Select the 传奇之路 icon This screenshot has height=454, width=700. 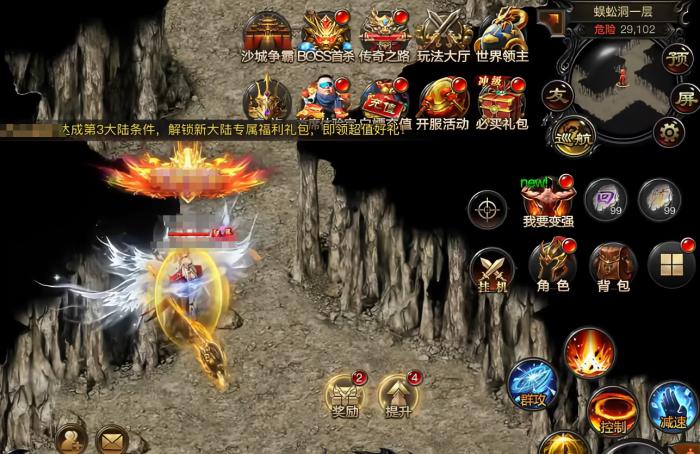click(x=385, y=34)
